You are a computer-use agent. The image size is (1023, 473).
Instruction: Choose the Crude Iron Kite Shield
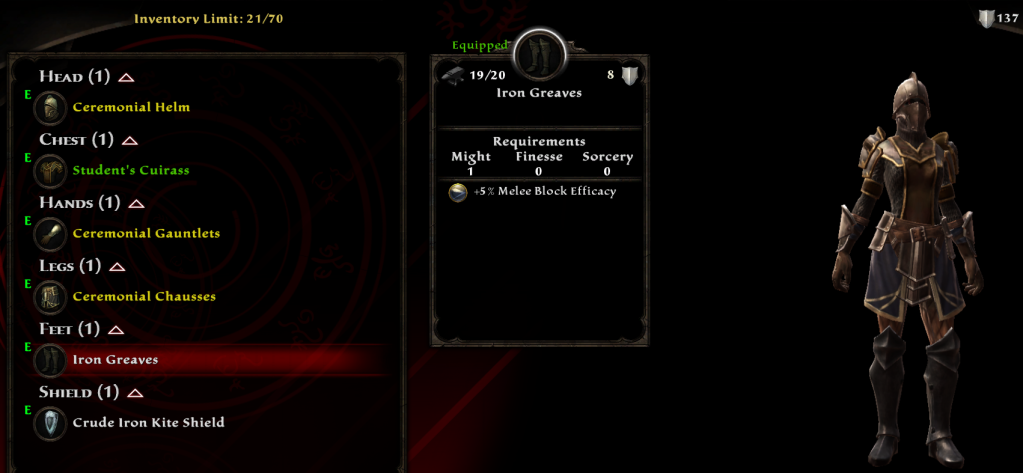click(x=148, y=422)
